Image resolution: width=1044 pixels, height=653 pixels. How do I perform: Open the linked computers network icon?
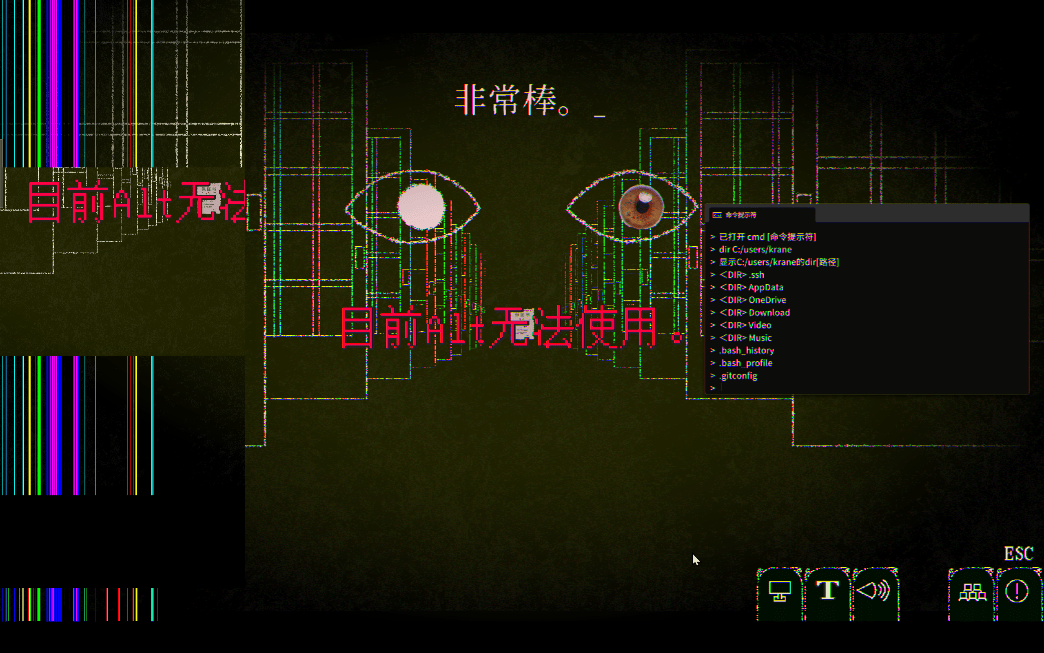[971, 592]
